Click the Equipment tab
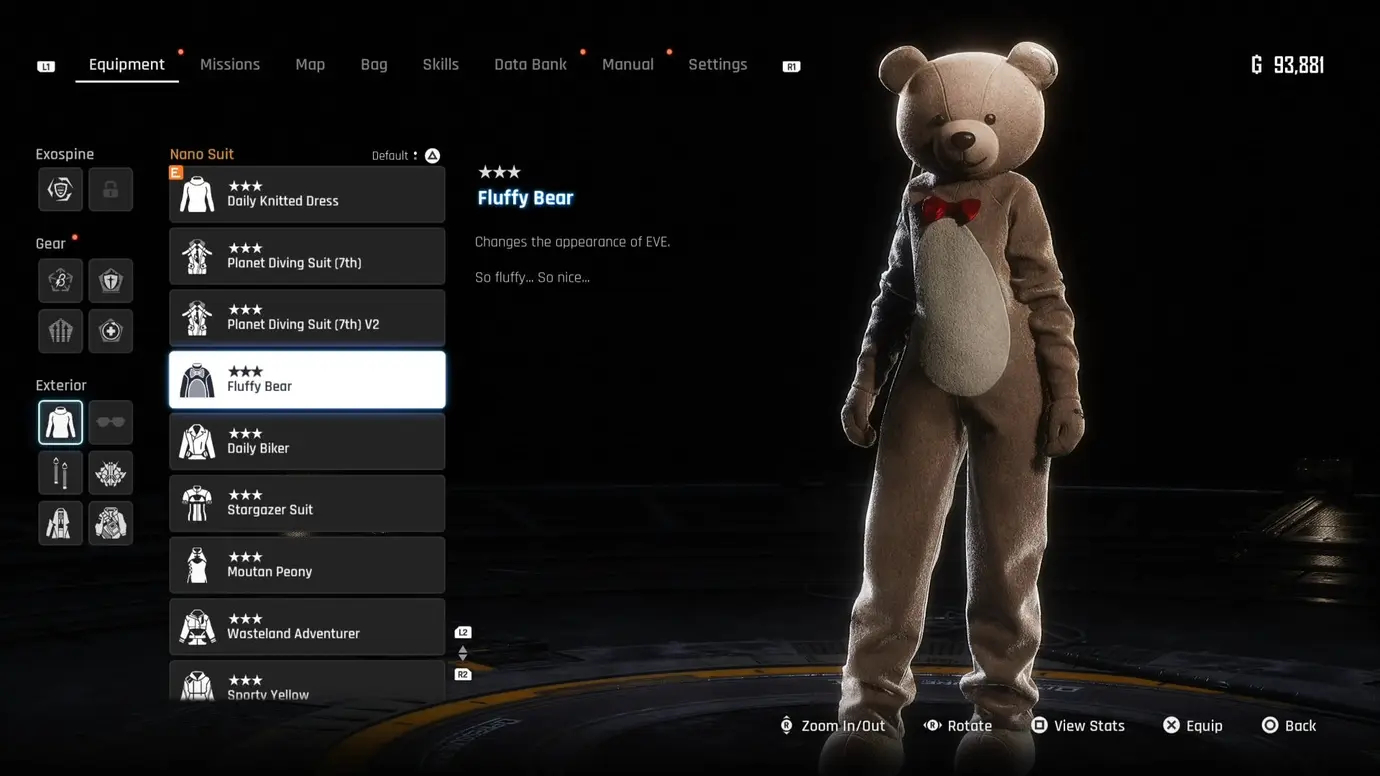The image size is (1380, 776). tap(126, 65)
